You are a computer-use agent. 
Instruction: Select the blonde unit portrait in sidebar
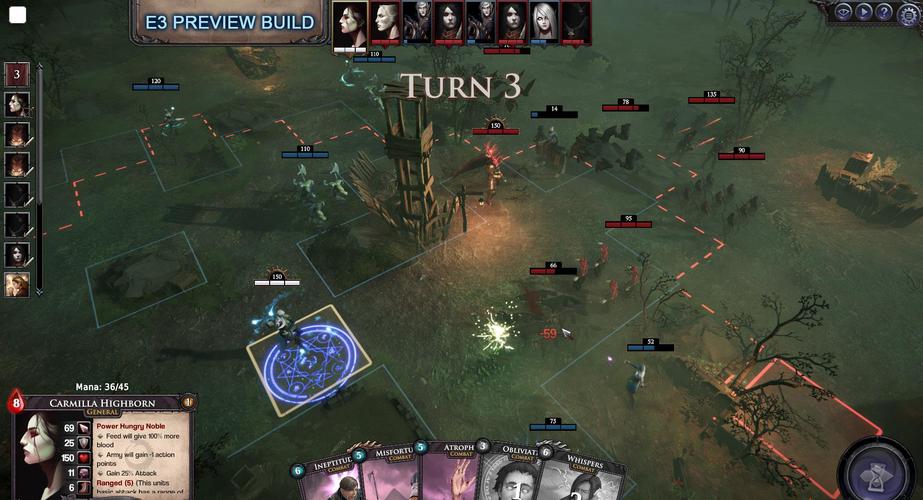coord(17,284)
